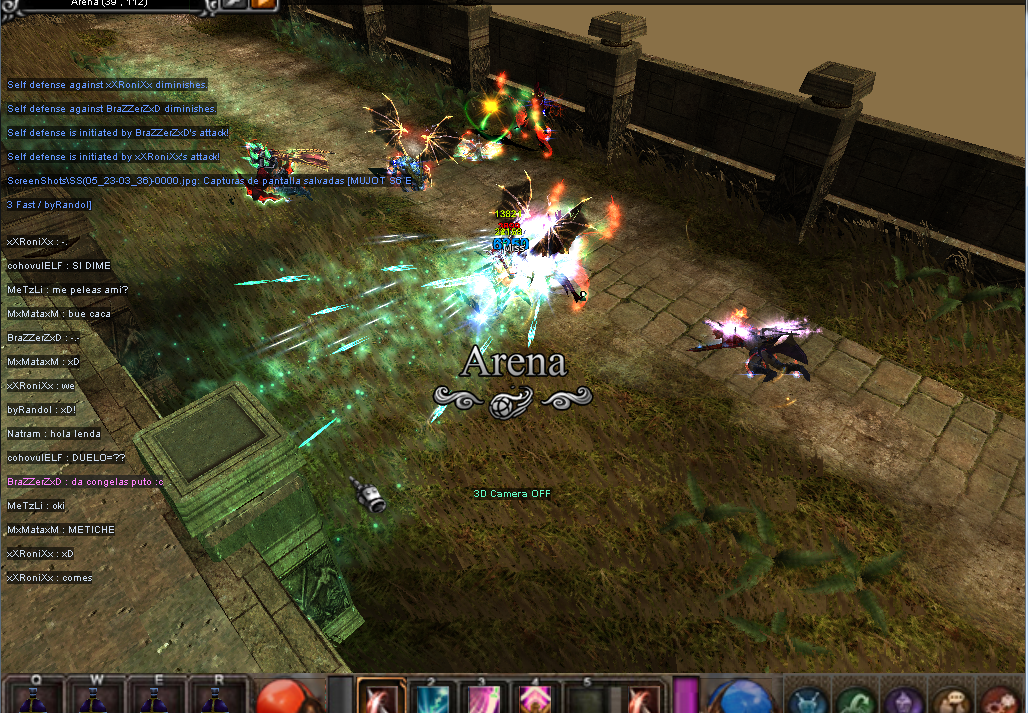Use the potion in the Q slot

(x=37, y=697)
